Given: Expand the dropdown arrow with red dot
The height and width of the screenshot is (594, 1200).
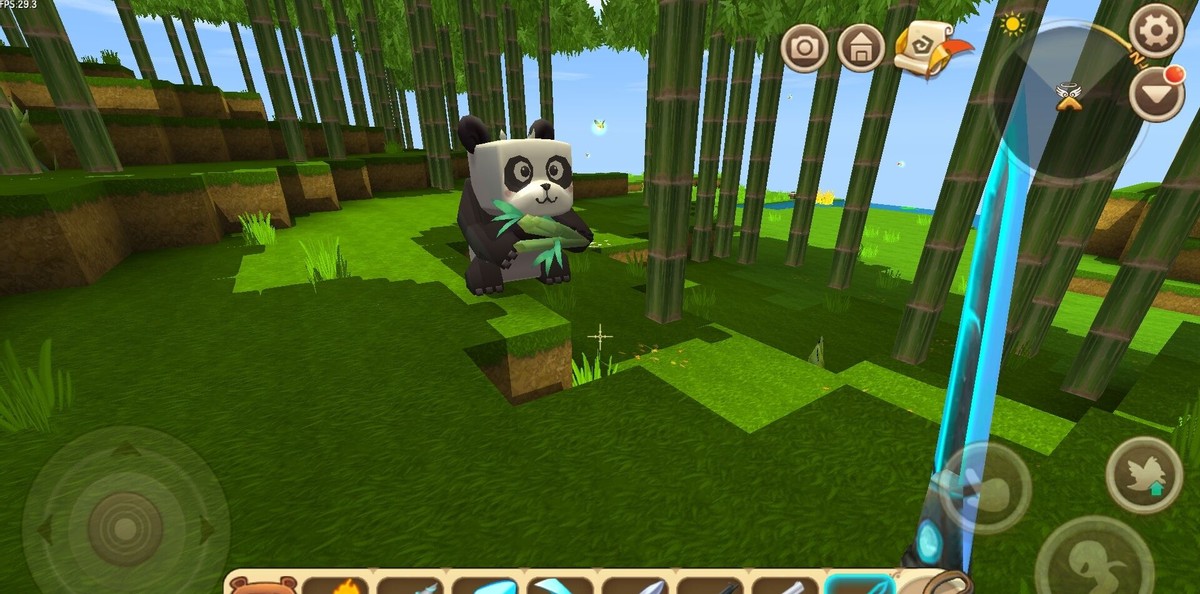Looking at the screenshot, I should tap(1156, 96).
